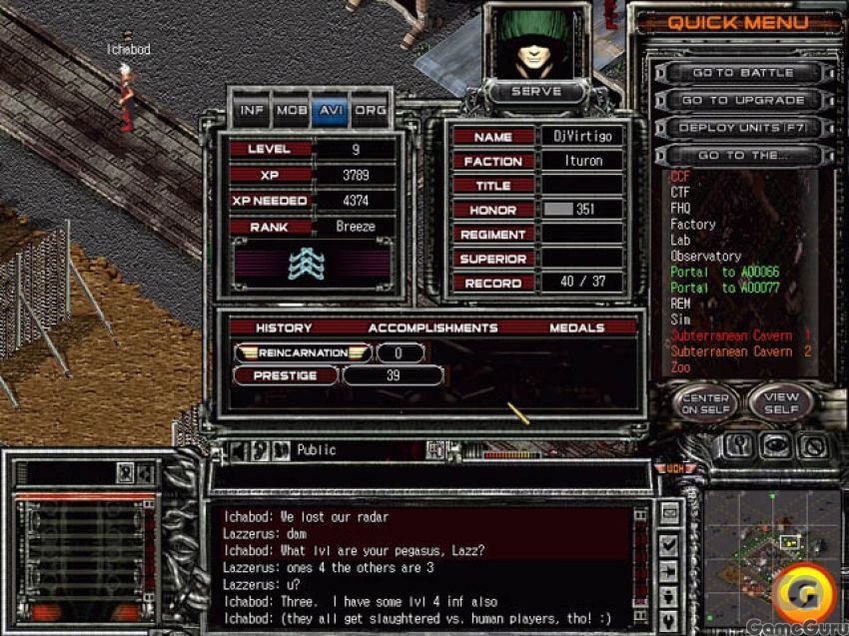Pick Subterranean Cavern 1 destination

click(740, 336)
